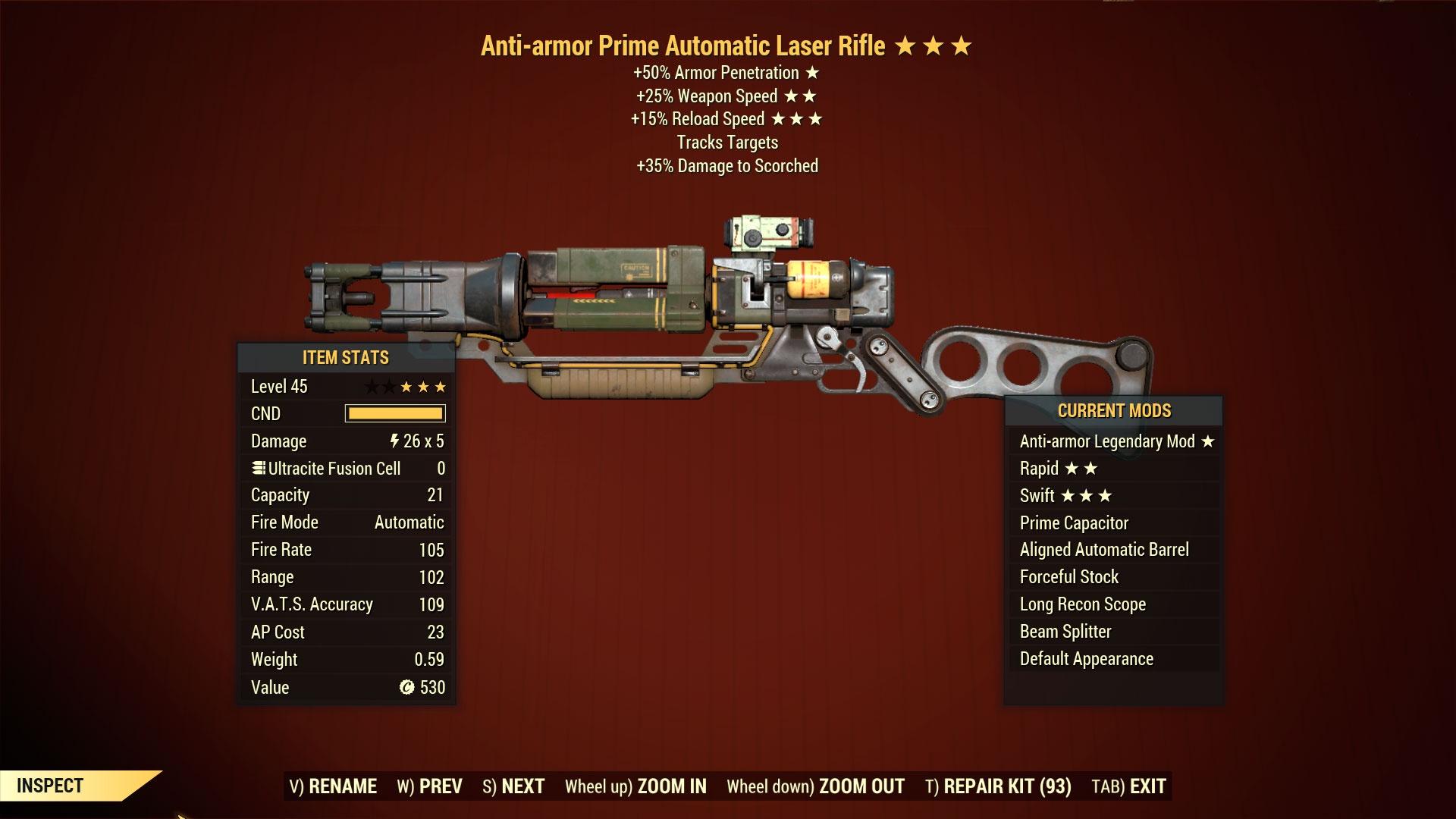
Task: Show the NEXT item
Action: coord(513,786)
